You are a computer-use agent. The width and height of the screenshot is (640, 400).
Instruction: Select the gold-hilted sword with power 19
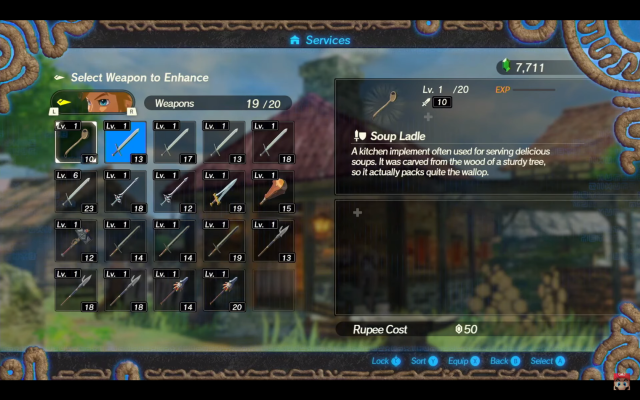(x=224, y=191)
